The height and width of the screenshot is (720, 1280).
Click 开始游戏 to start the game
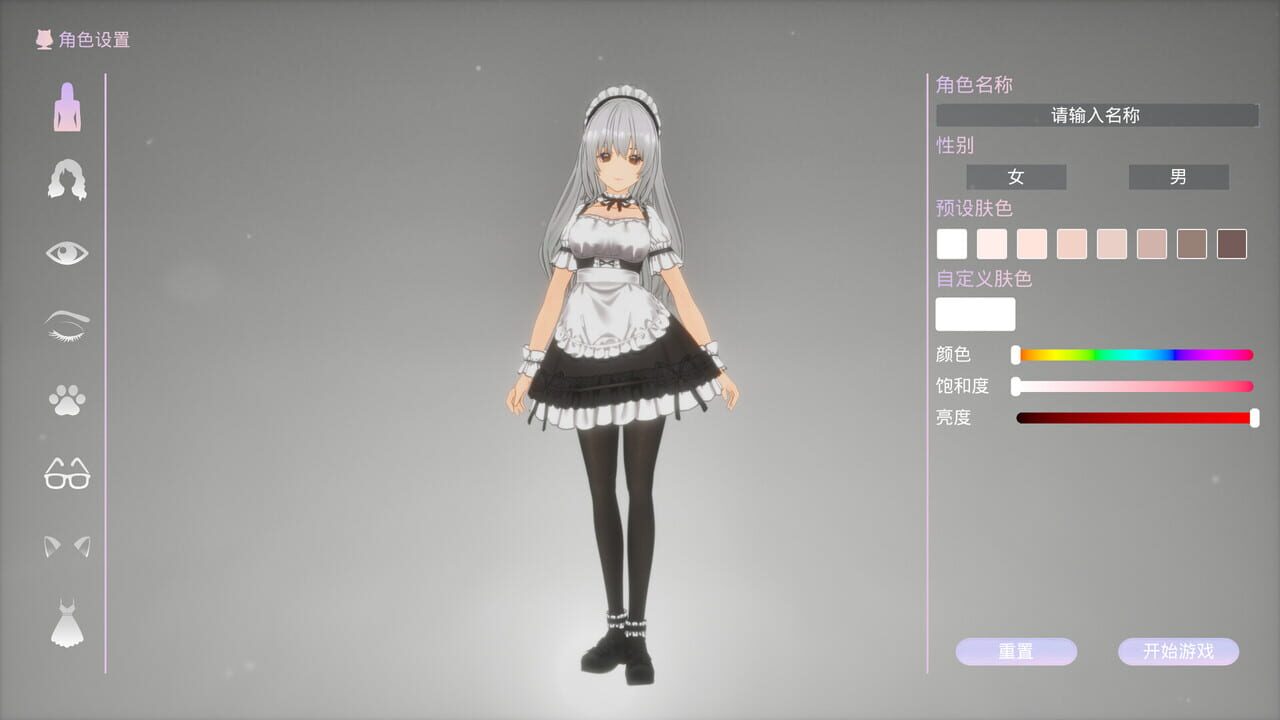(x=1180, y=651)
